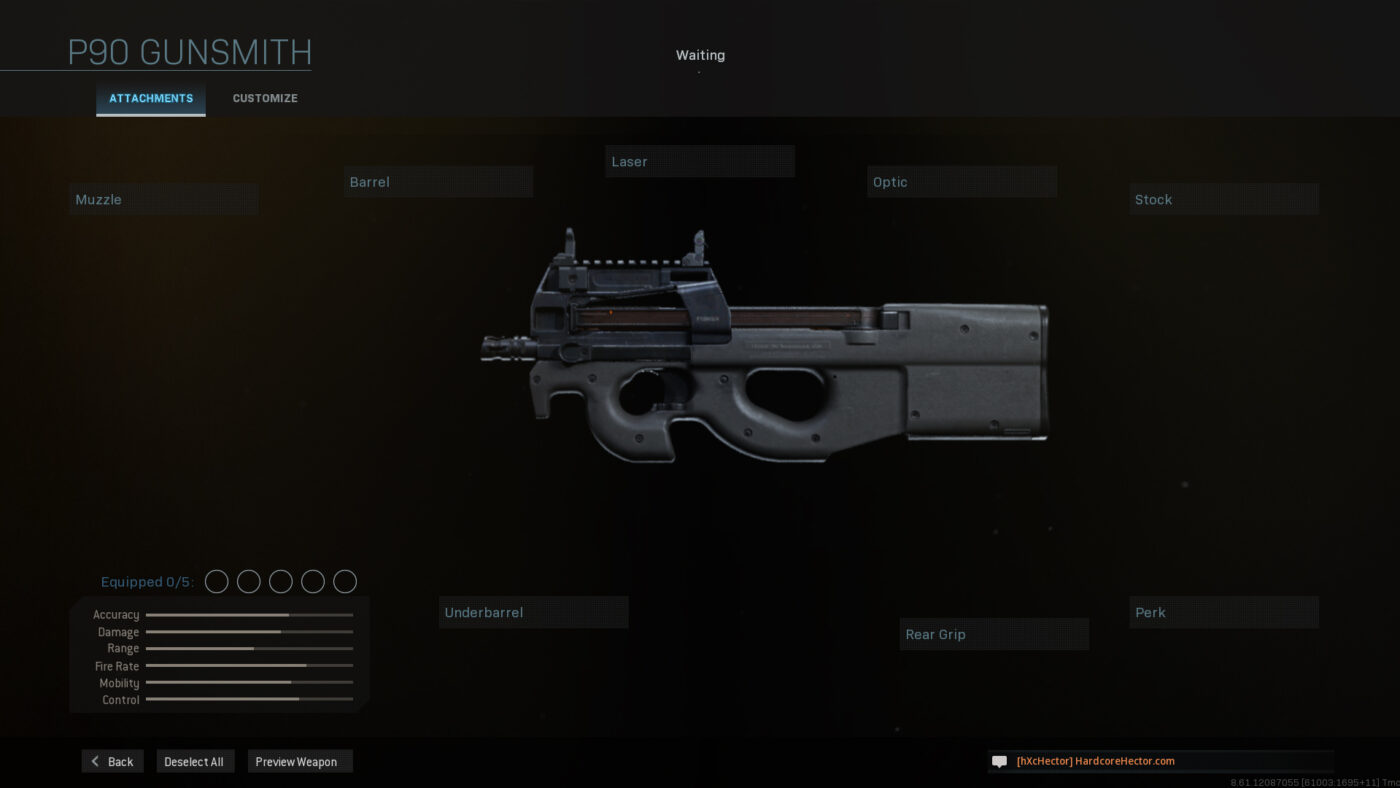Open the Underbarrel attachment slot
Screen dimensions: 1400x788
pos(533,612)
